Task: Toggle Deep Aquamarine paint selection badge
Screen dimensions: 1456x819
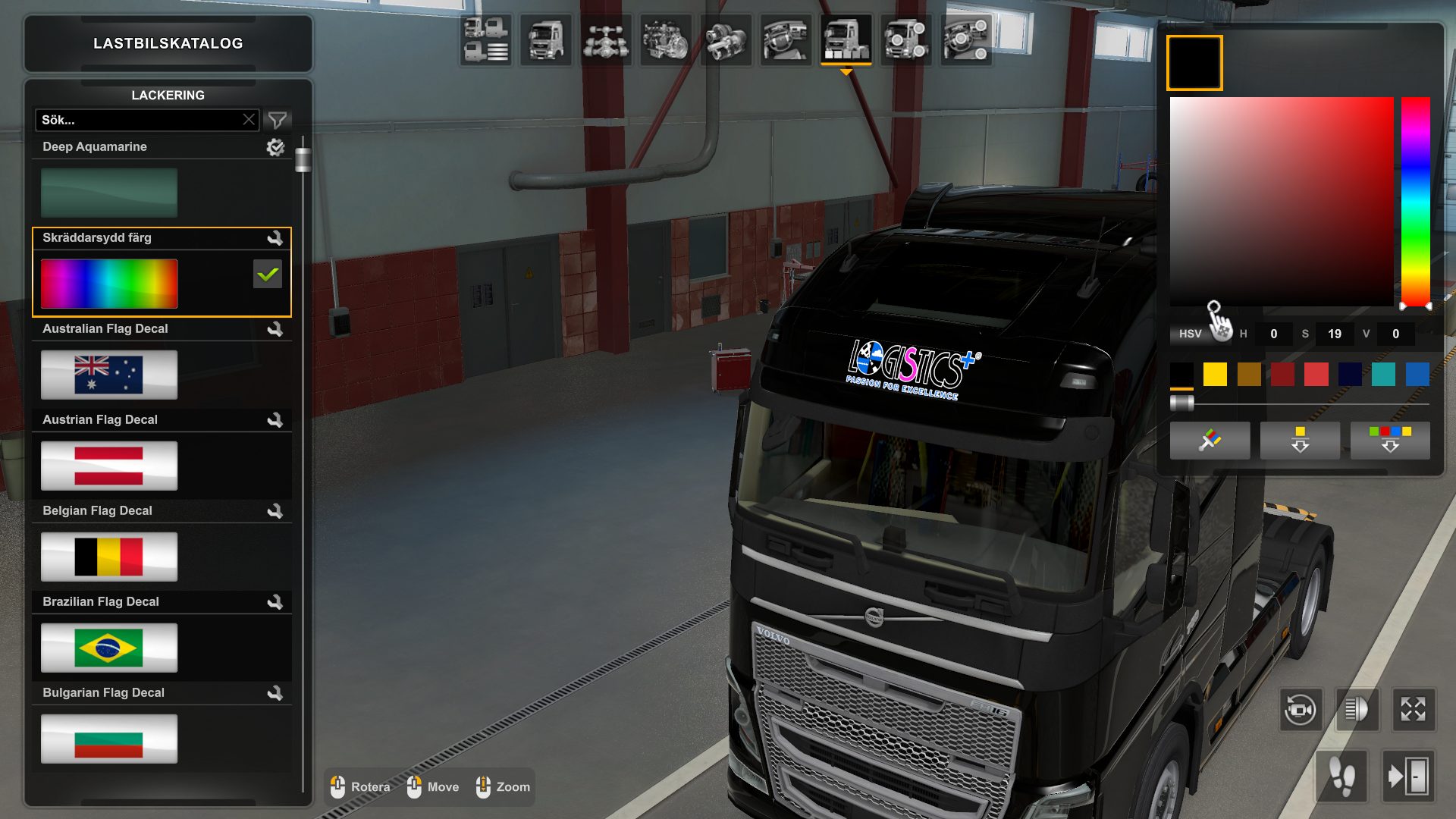Action: click(x=276, y=148)
